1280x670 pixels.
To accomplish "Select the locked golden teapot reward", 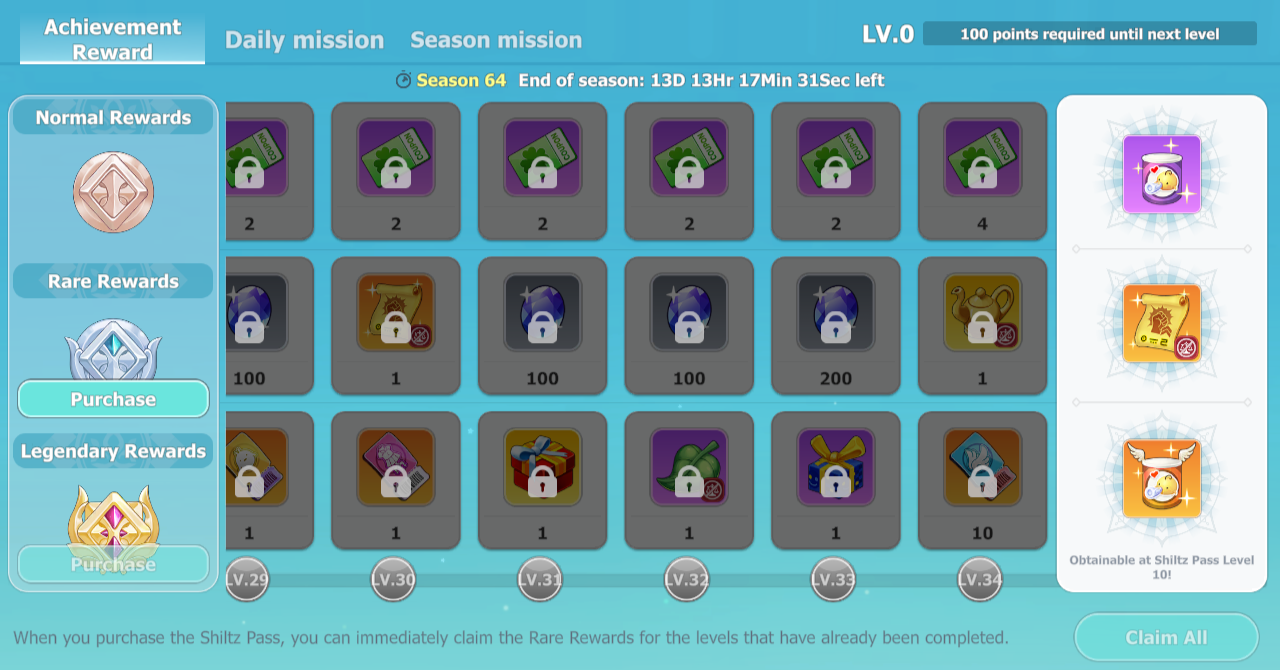I will click(982, 313).
